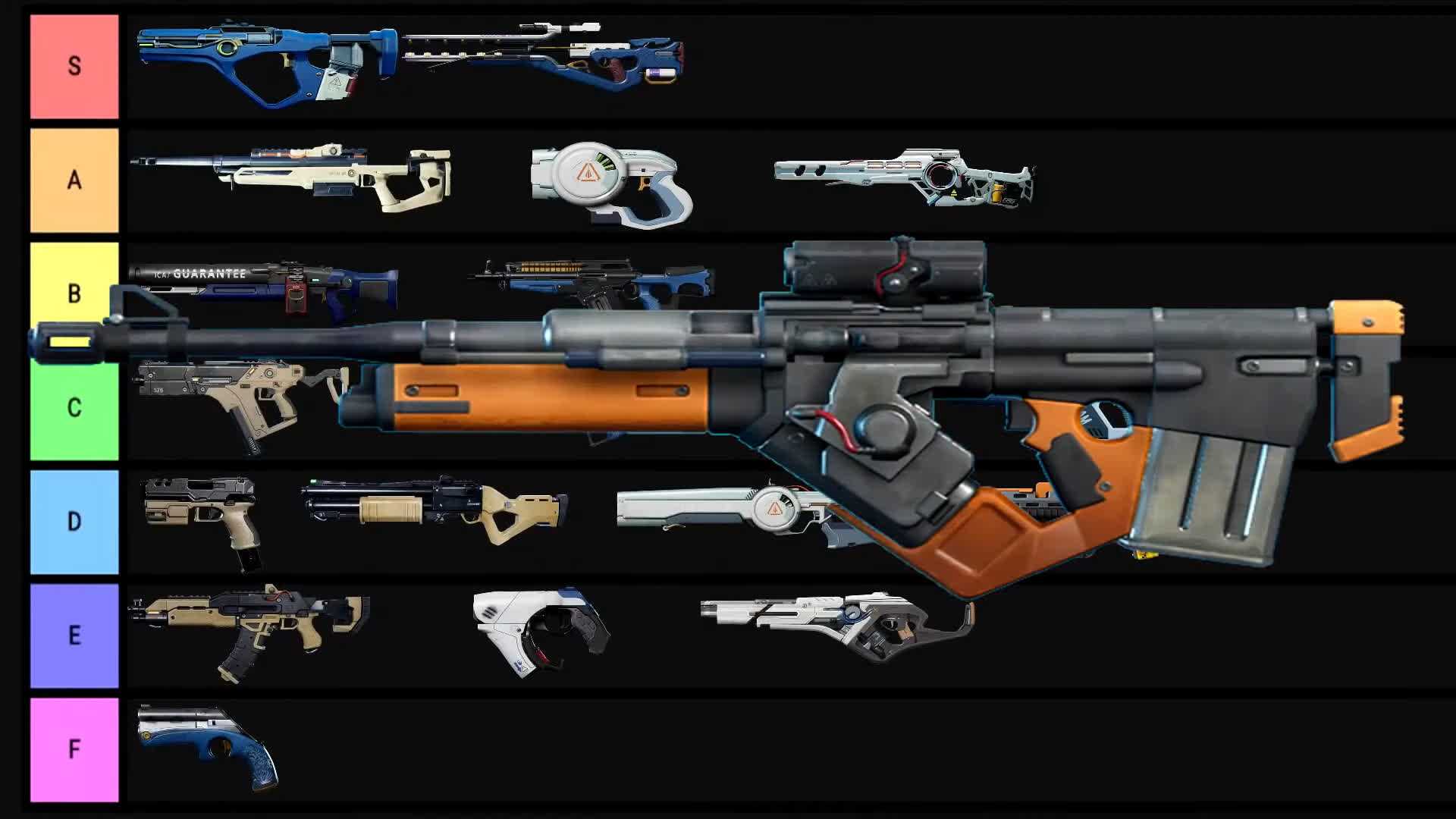The image size is (1456, 819).
Task: Choose the blue-grip pistol in F tier
Action: pyautogui.click(x=206, y=742)
